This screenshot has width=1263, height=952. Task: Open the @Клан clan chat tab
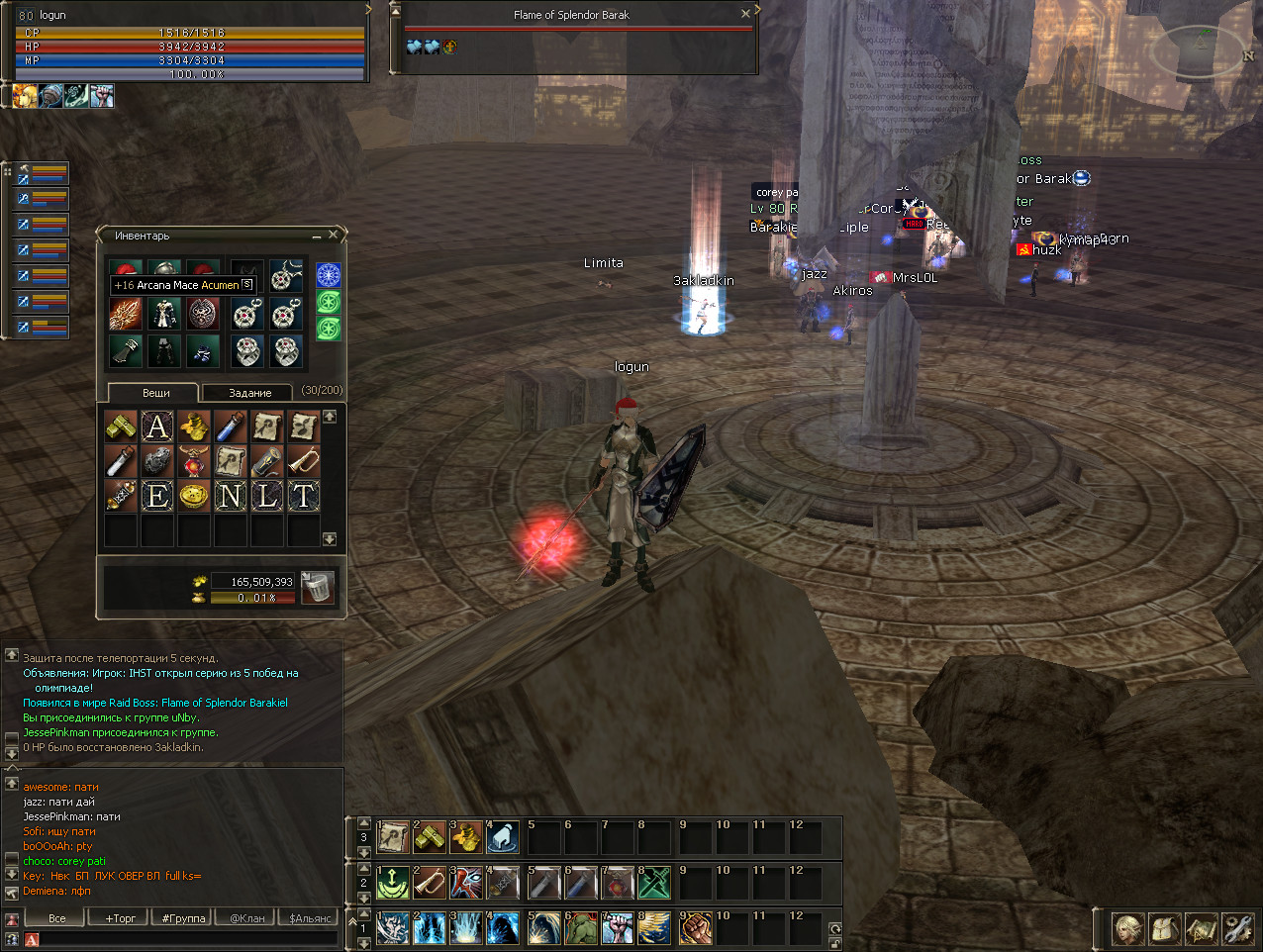tap(246, 918)
